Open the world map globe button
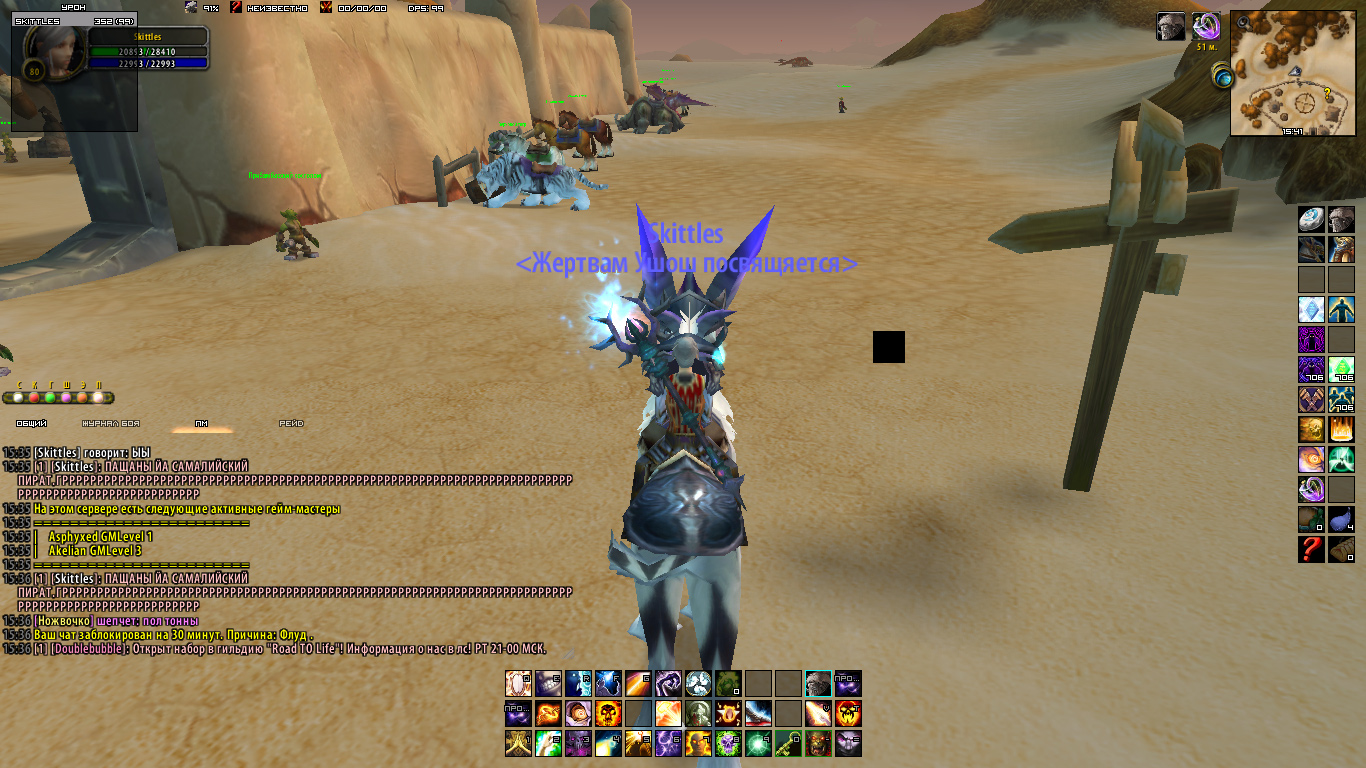1366x768 pixels. (x=1222, y=75)
